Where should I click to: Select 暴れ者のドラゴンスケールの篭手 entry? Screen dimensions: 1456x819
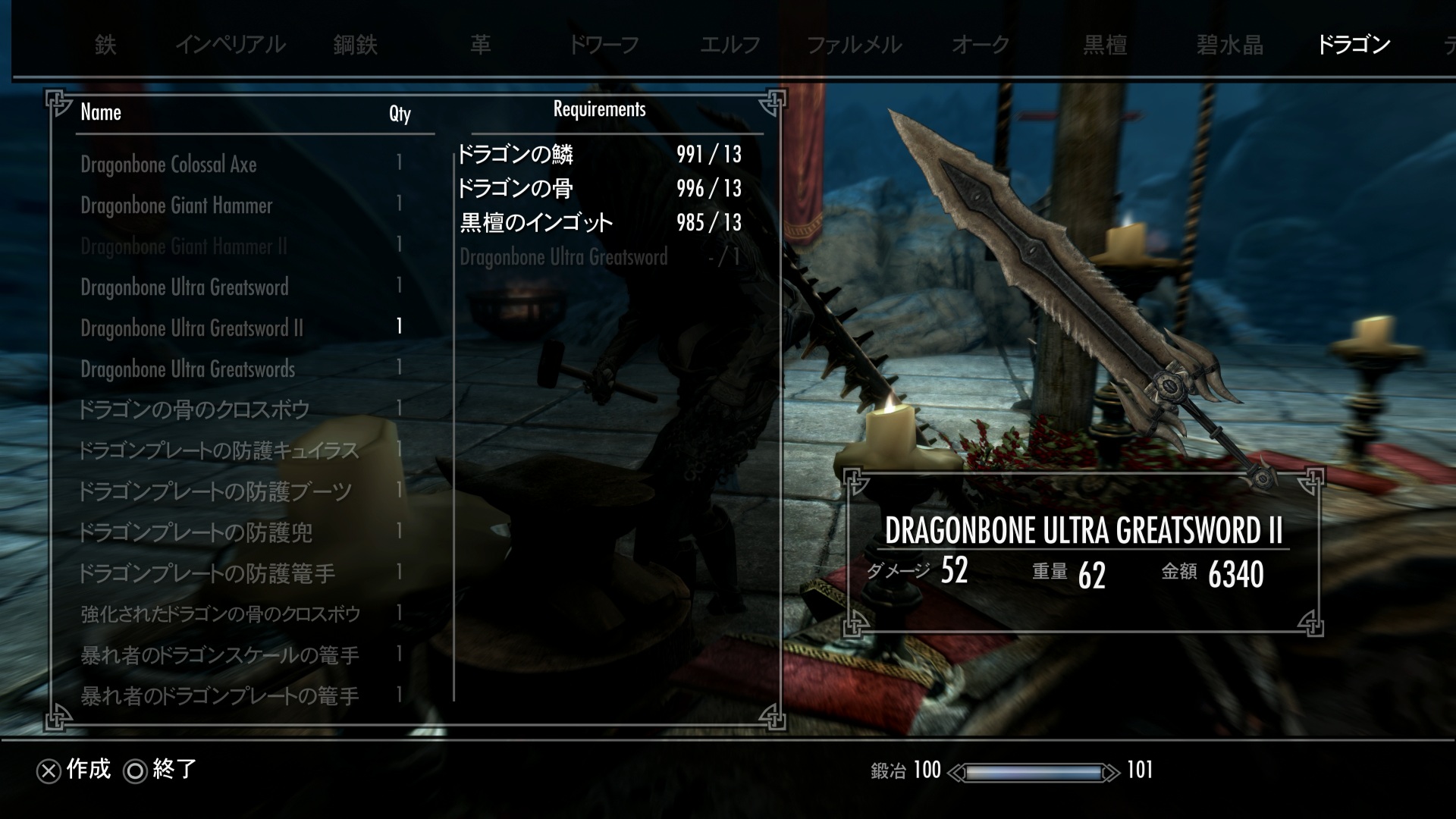coord(219,655)
